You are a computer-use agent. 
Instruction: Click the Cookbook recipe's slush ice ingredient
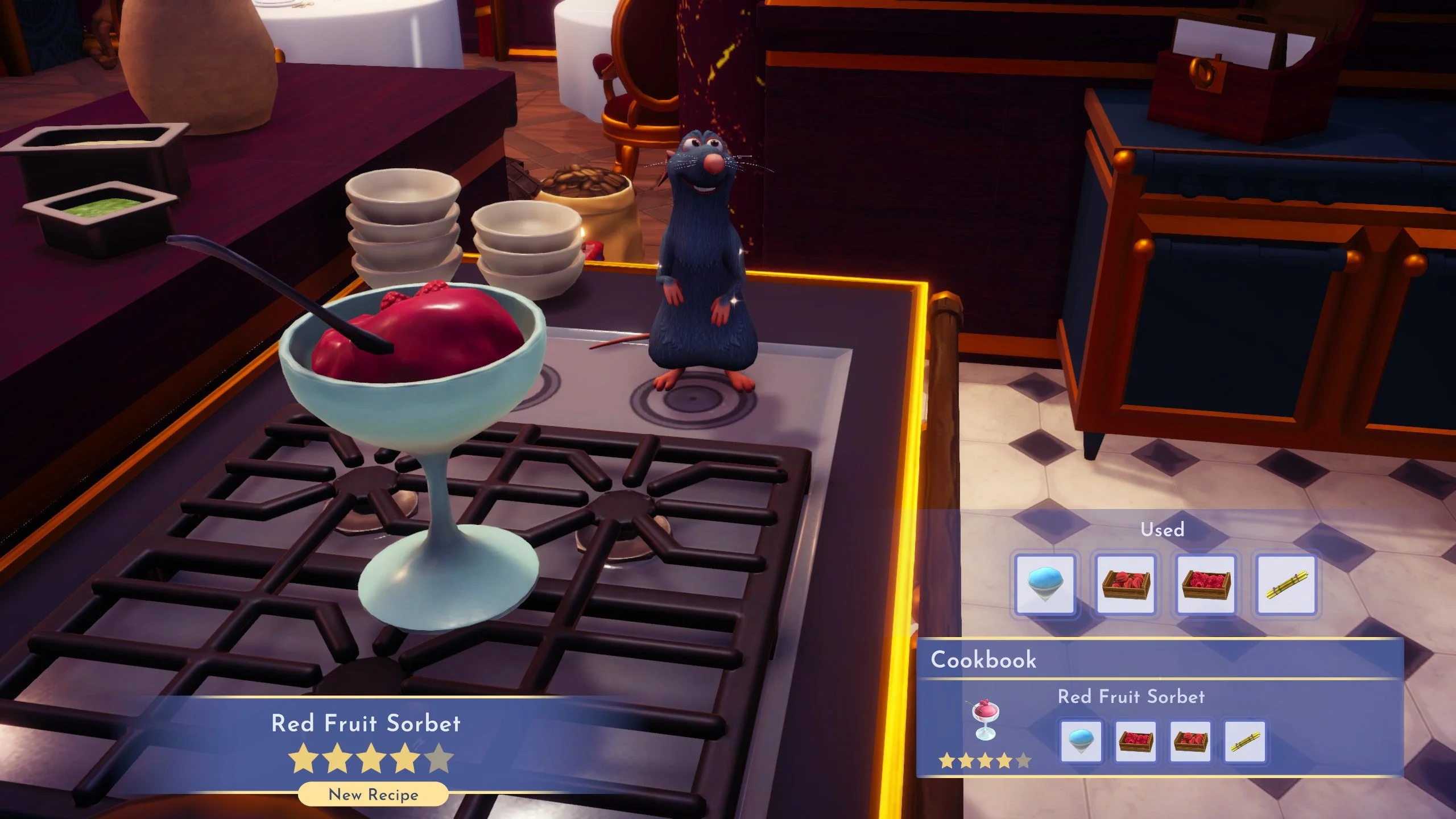click(1081, 741)
